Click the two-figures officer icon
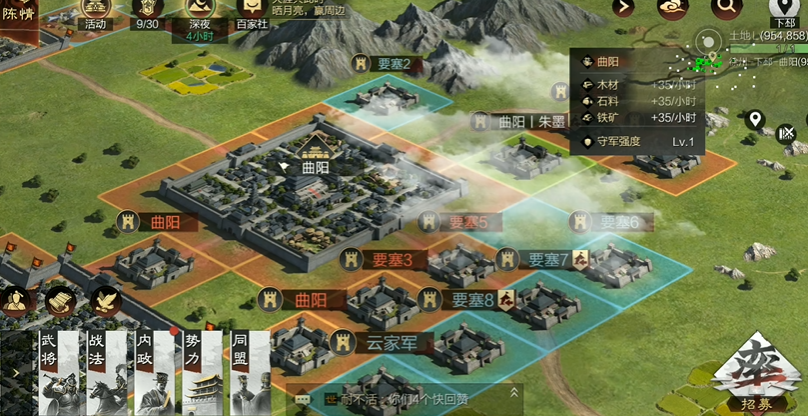 (15, 300)
